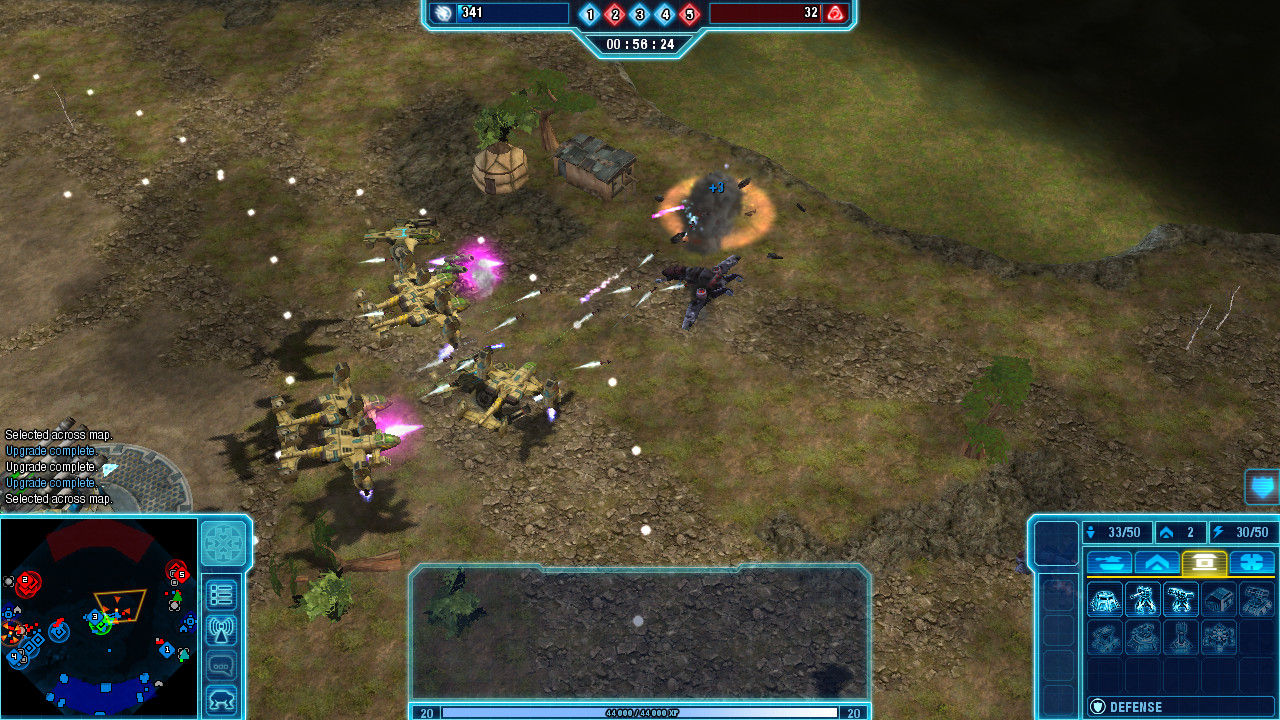Open the objectives list button
Image resolution: width=1280 pixels, height=720 pixels.
pyautogui.click(x=221, y=595)
